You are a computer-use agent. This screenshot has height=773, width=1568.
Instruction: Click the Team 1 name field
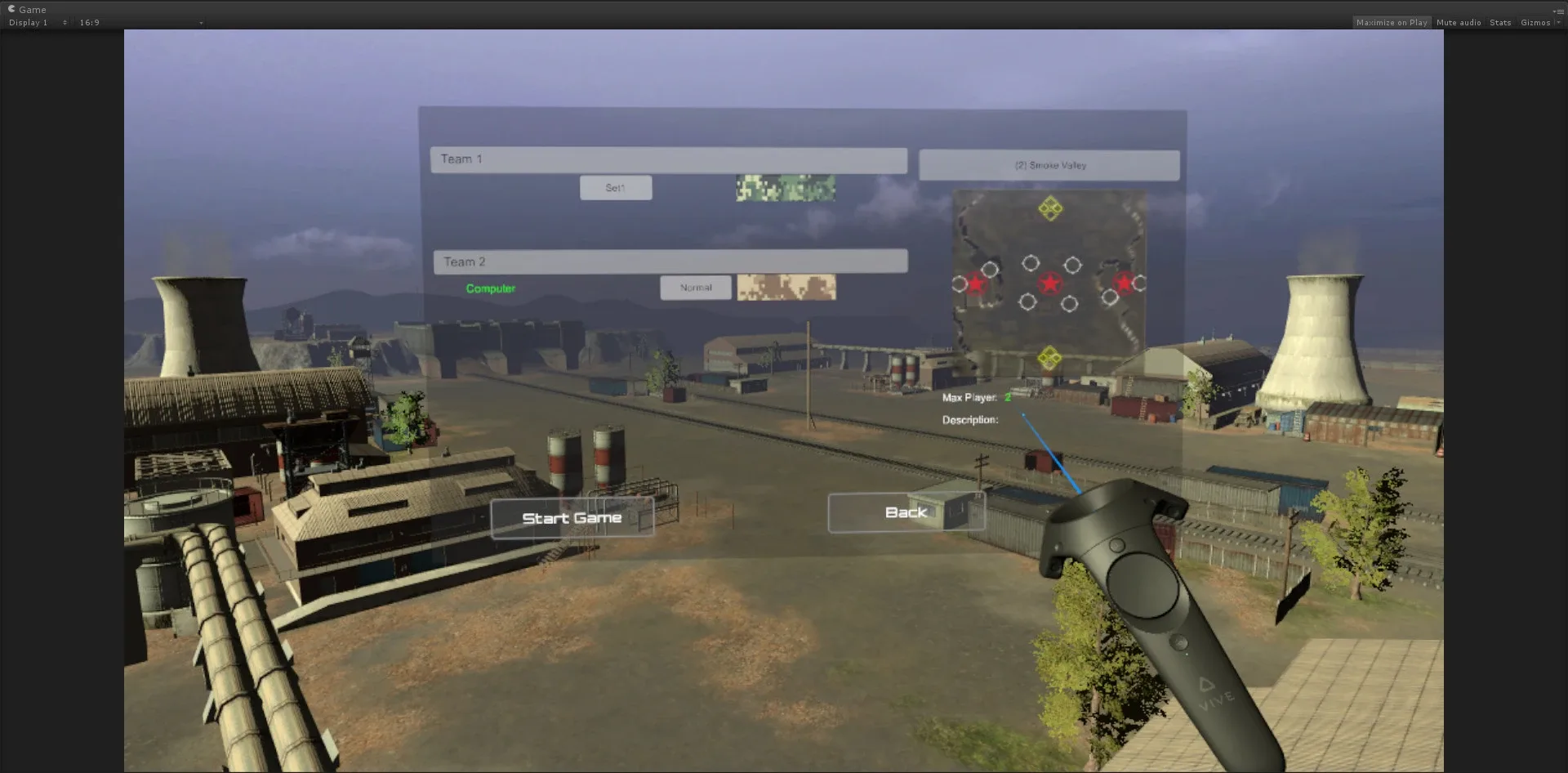(669, 160)
